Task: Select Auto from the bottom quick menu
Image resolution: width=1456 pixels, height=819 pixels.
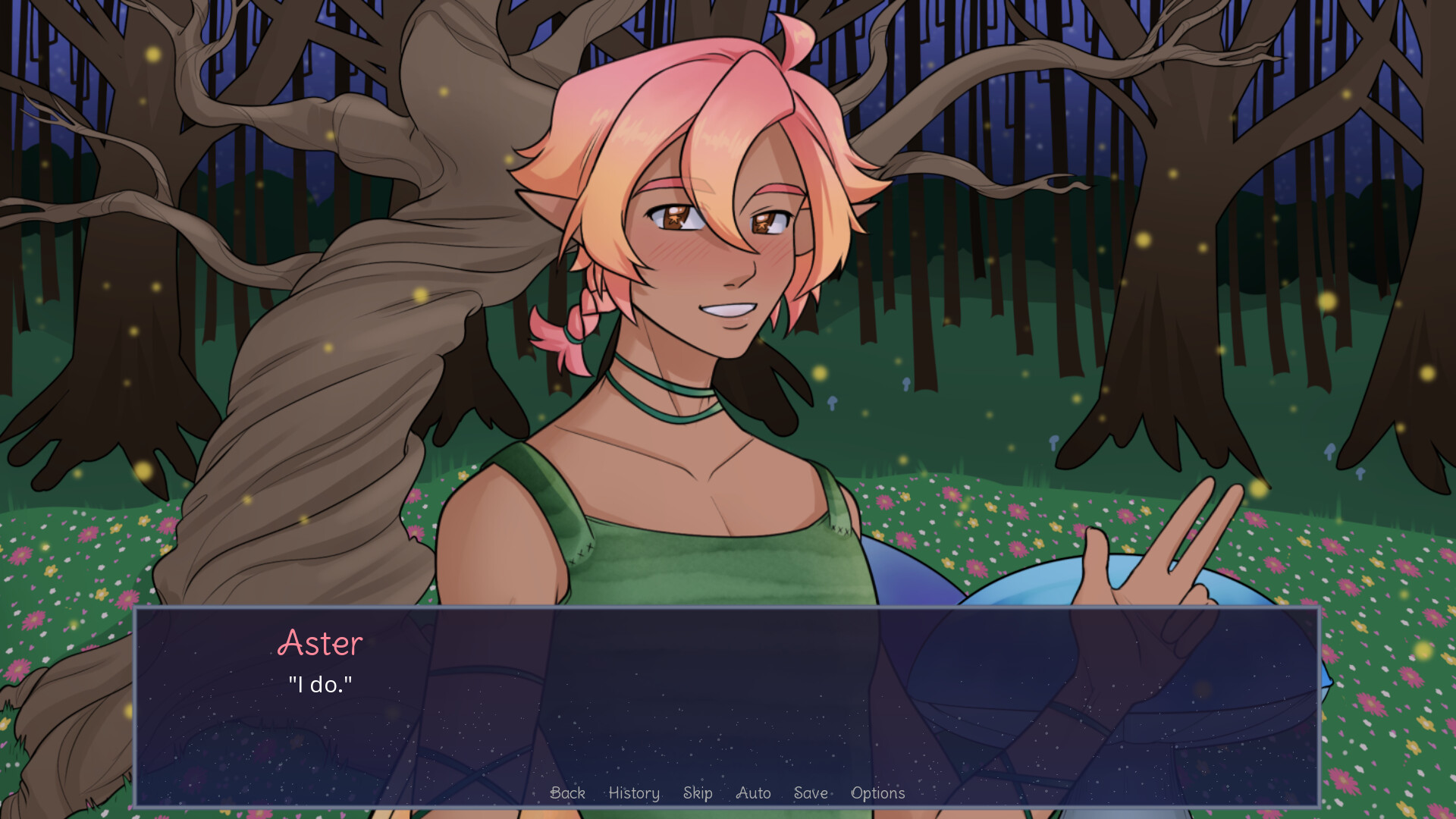Action: pos(753,793)
